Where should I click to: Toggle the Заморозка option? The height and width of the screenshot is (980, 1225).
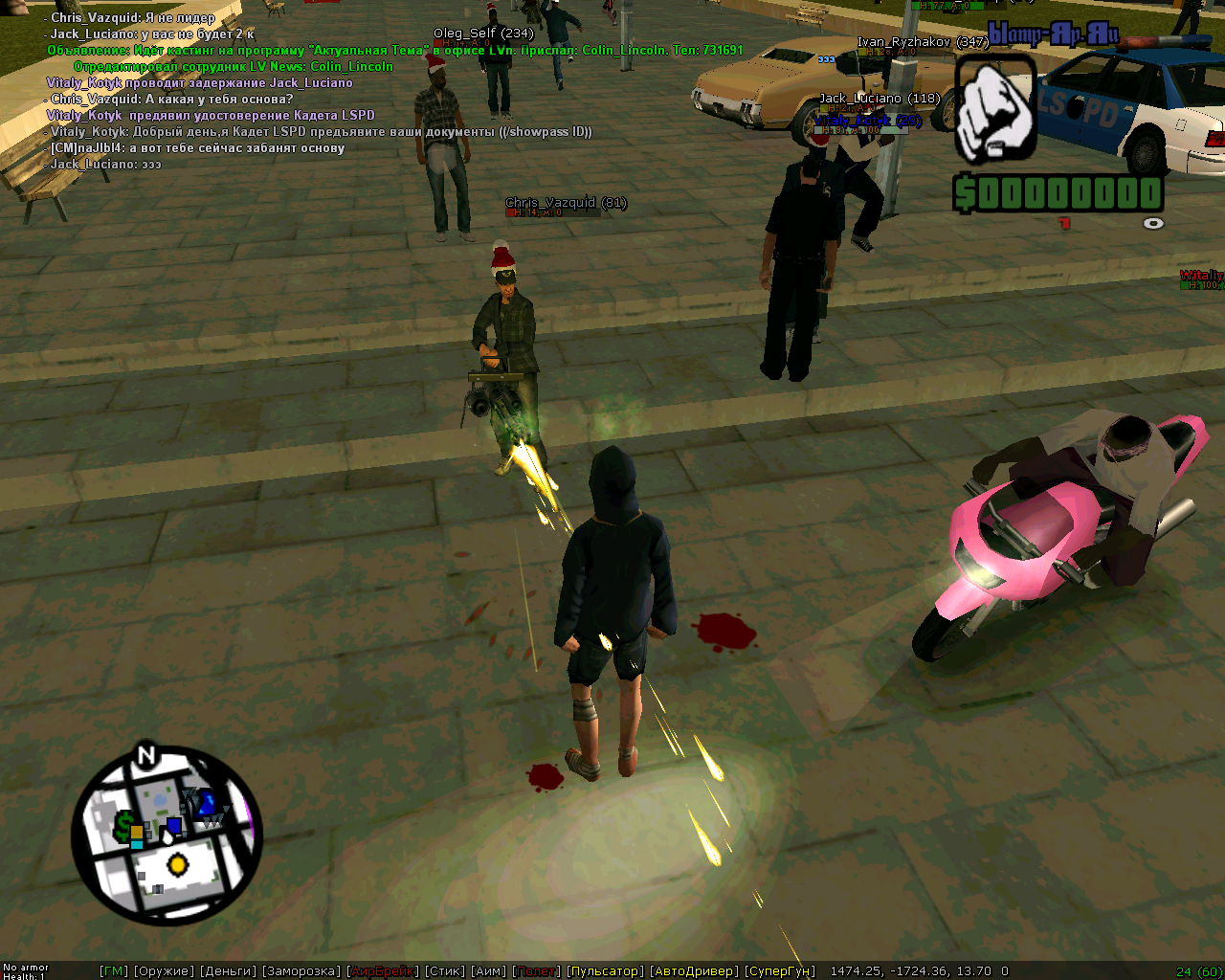click(x=301, y=971)
